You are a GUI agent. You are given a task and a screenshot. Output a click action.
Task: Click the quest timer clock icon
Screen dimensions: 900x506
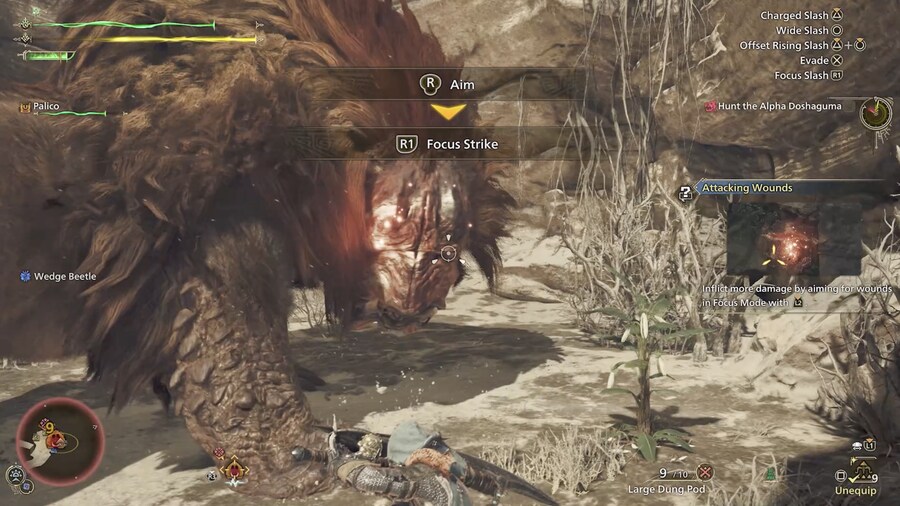[875, 112]
